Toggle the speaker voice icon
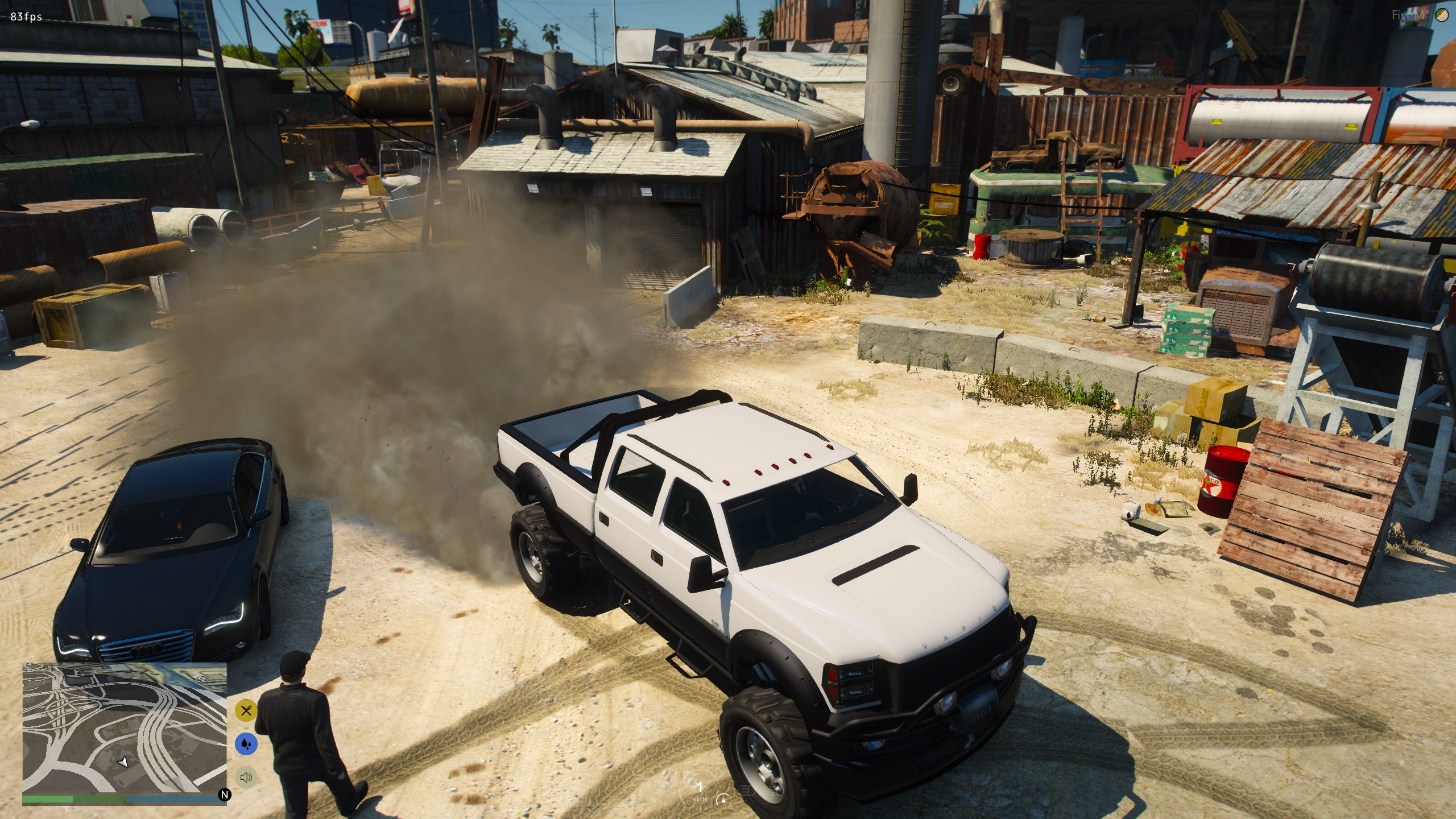The width and height of the screenshot is (1456, 819). (246, 777)
